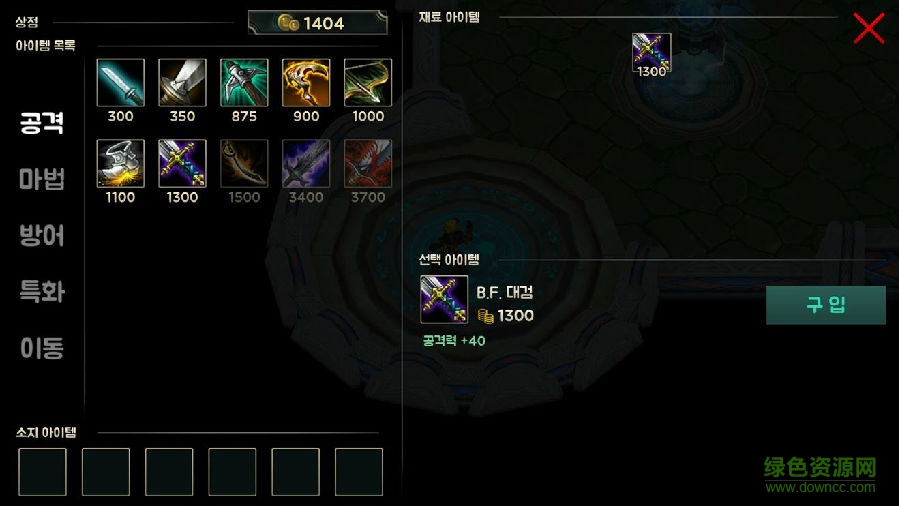This screenshot has width=899, height=506.
Task: Select the 1100 gold item
Action: coord(120,164)
